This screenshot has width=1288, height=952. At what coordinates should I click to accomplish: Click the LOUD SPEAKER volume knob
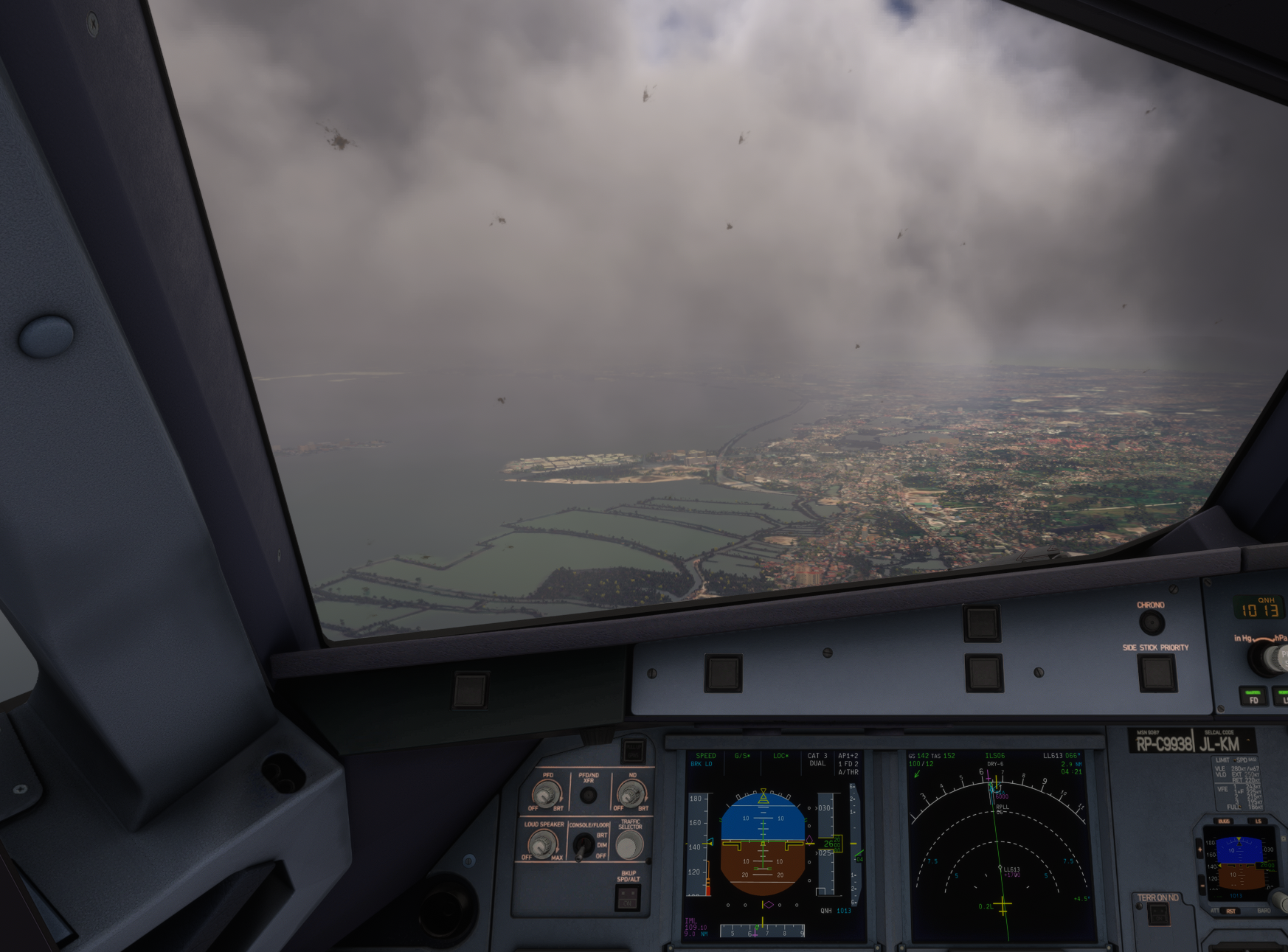[x=542, y=844]
